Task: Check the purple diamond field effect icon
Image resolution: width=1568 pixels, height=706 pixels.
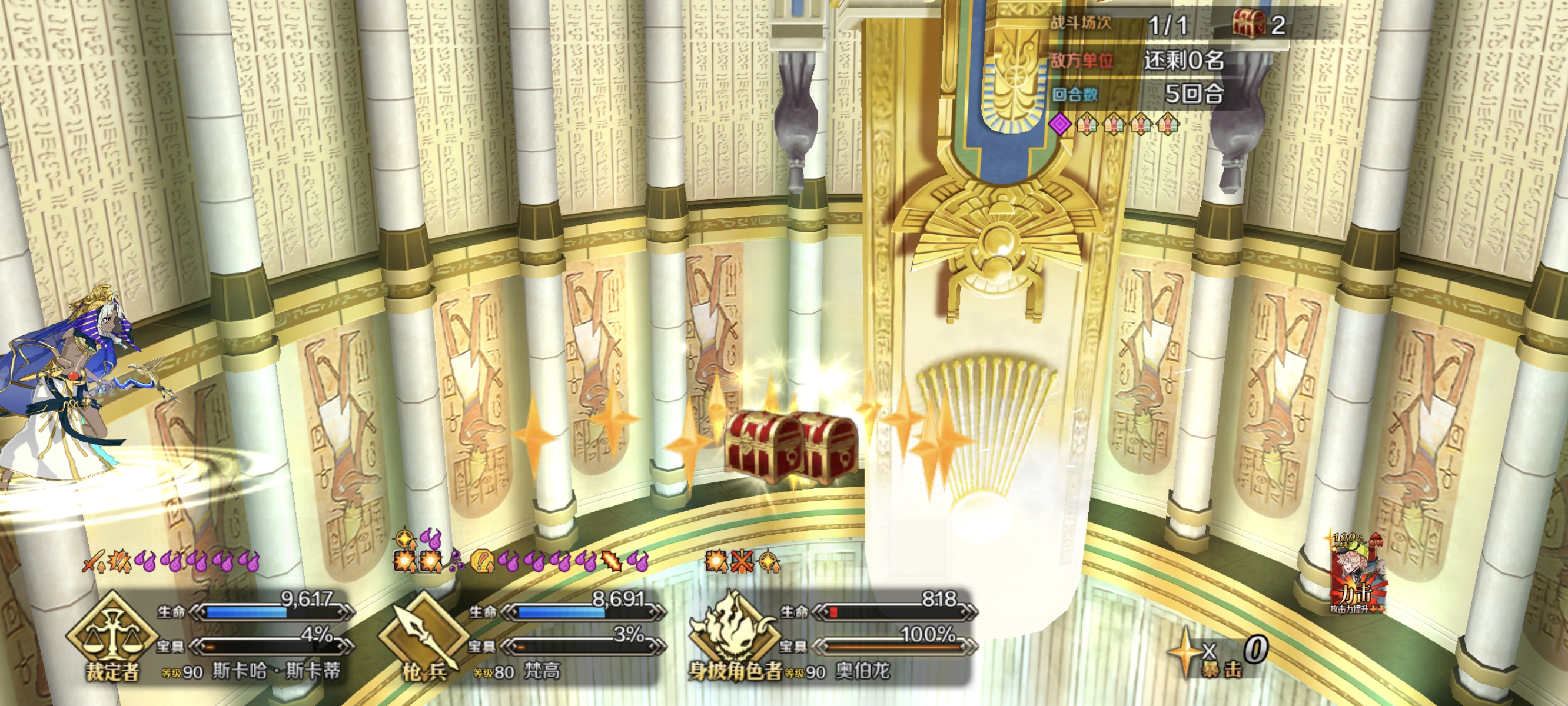Action: [x=1059, y=124]
